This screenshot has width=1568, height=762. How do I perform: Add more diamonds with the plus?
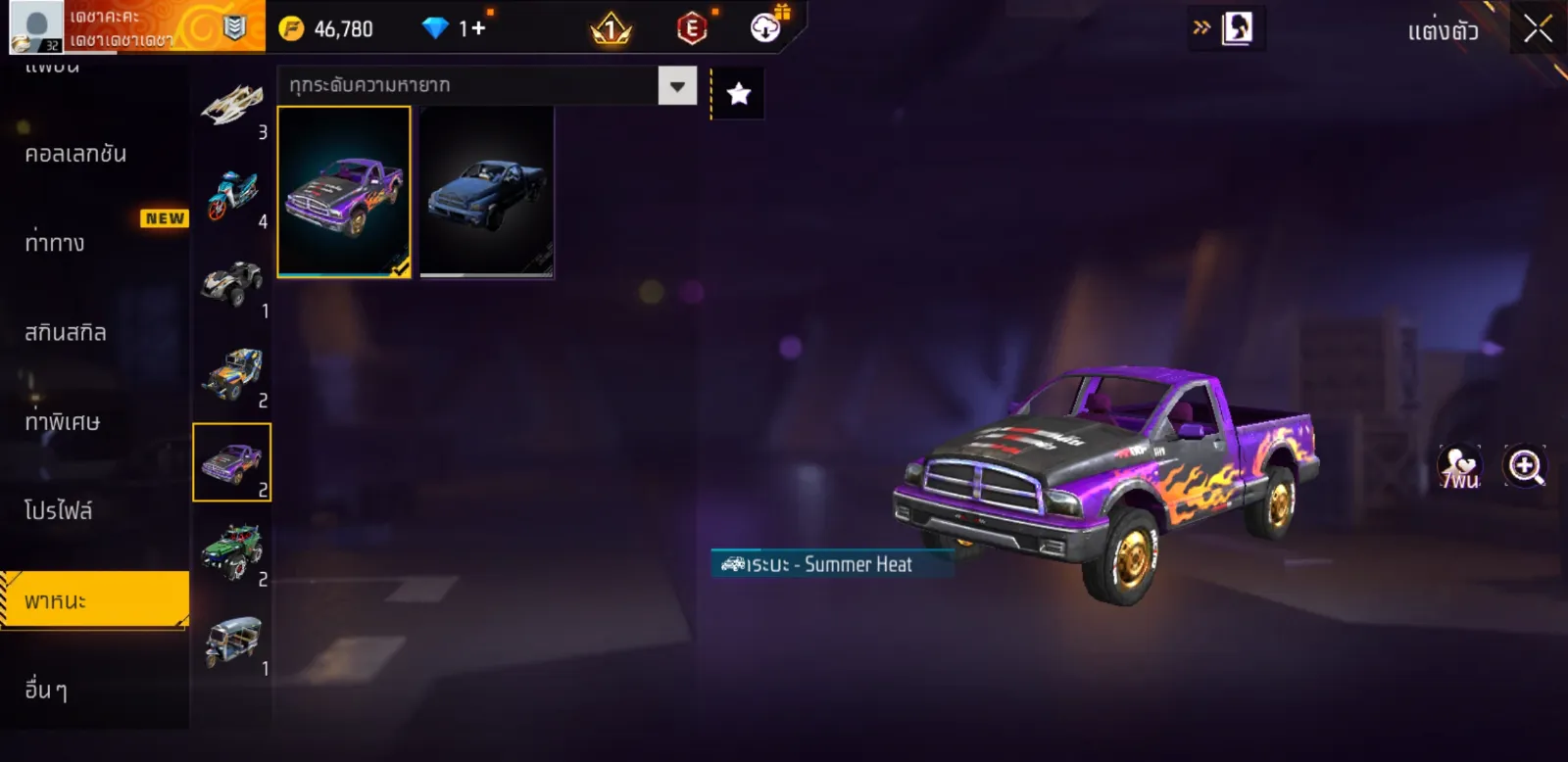pyautogui.click(x=478, y=28)
